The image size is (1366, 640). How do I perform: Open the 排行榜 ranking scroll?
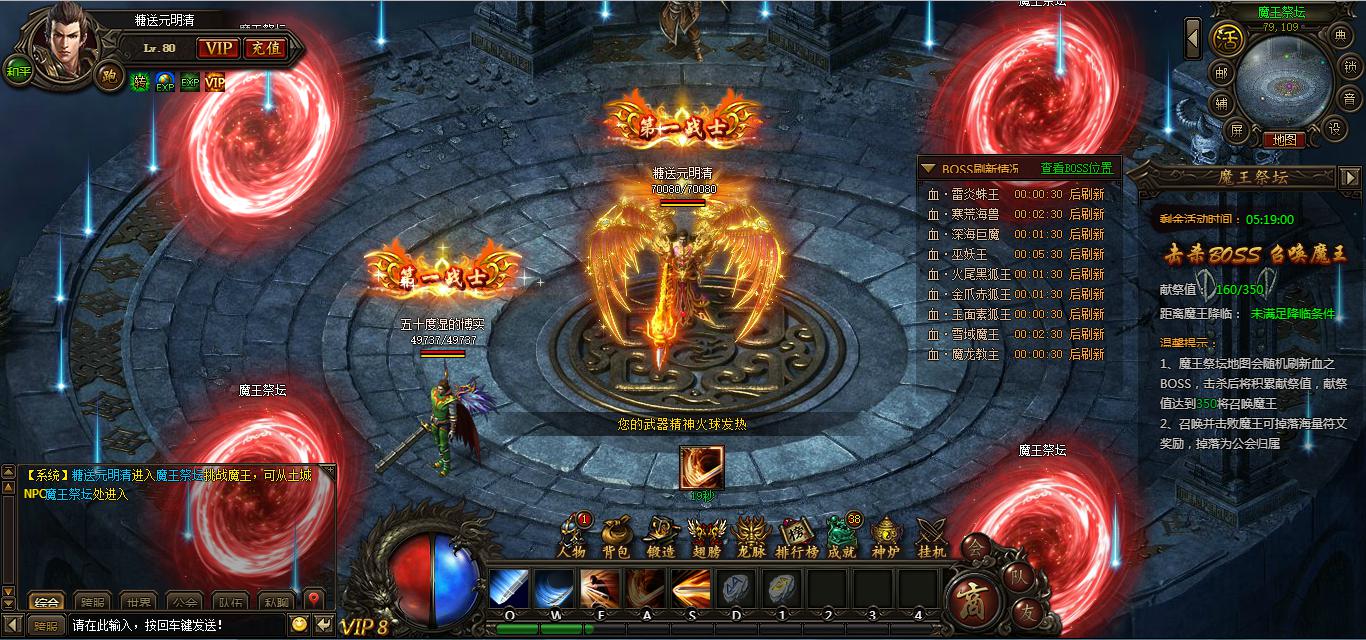pyautogui.click(x=798, y=535)
